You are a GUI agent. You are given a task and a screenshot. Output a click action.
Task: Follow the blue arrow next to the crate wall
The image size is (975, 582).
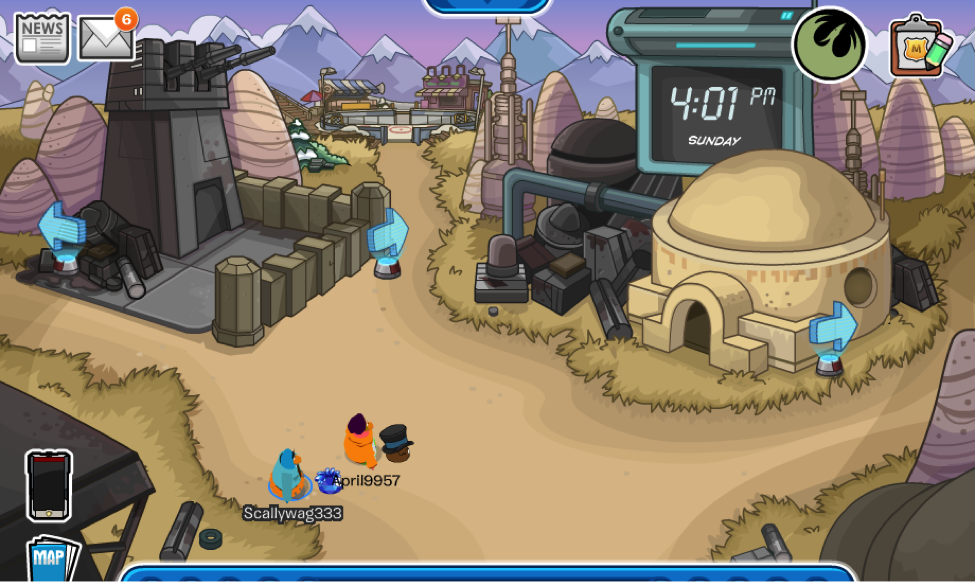[x=388, y=236]
